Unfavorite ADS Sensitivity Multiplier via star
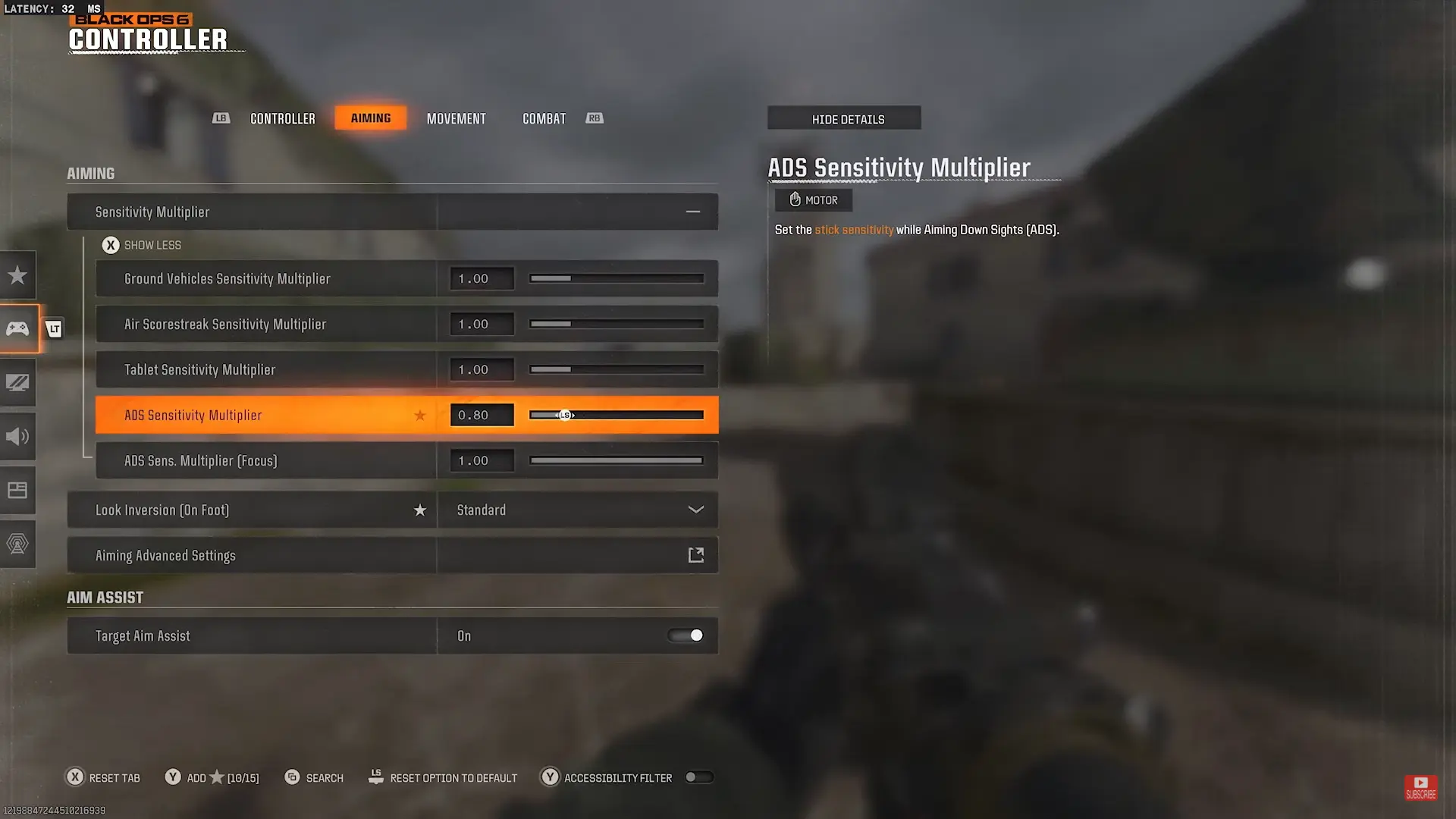 (420, 415)
